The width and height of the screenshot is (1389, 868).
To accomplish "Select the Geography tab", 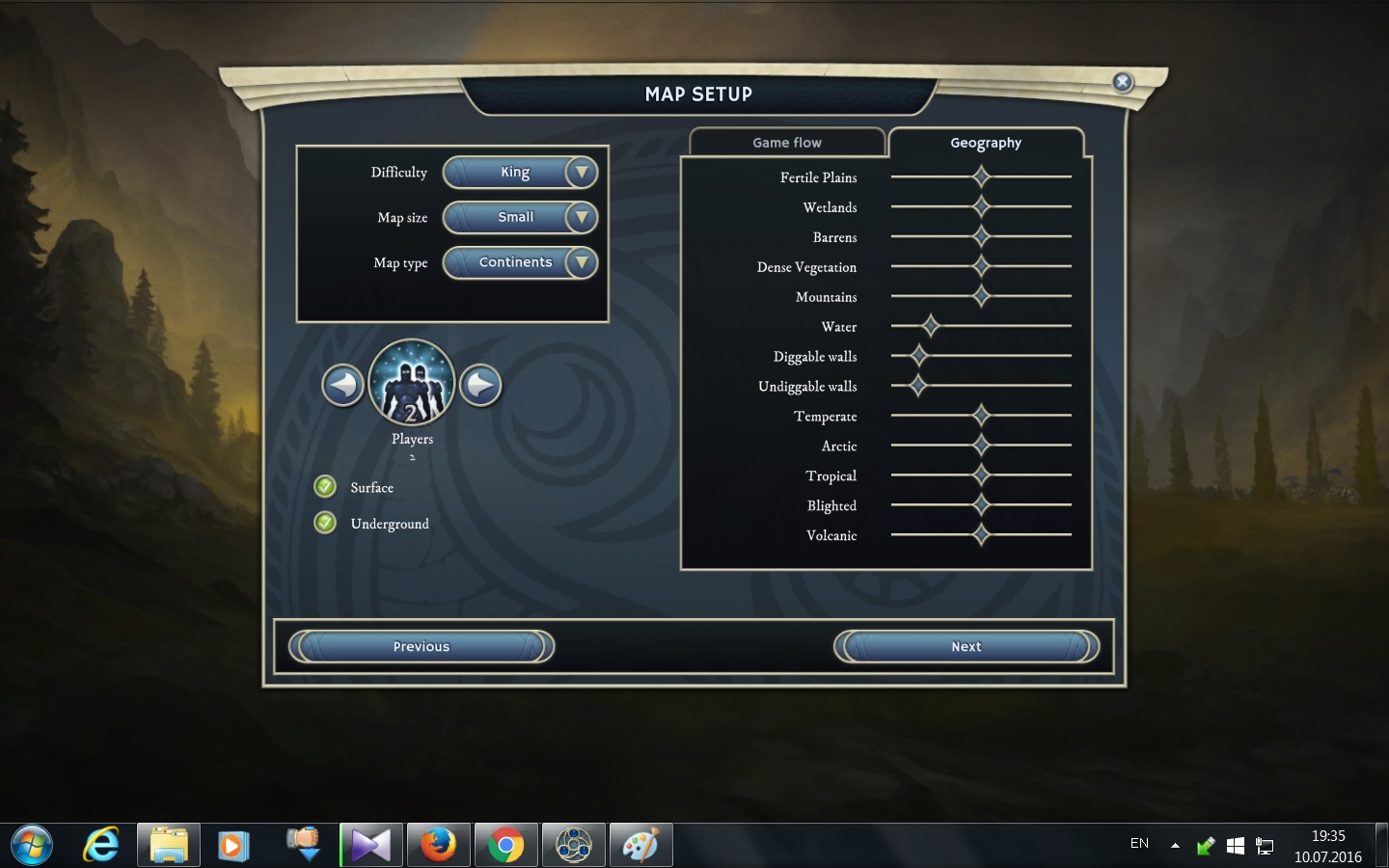I will tap(985, 143).
